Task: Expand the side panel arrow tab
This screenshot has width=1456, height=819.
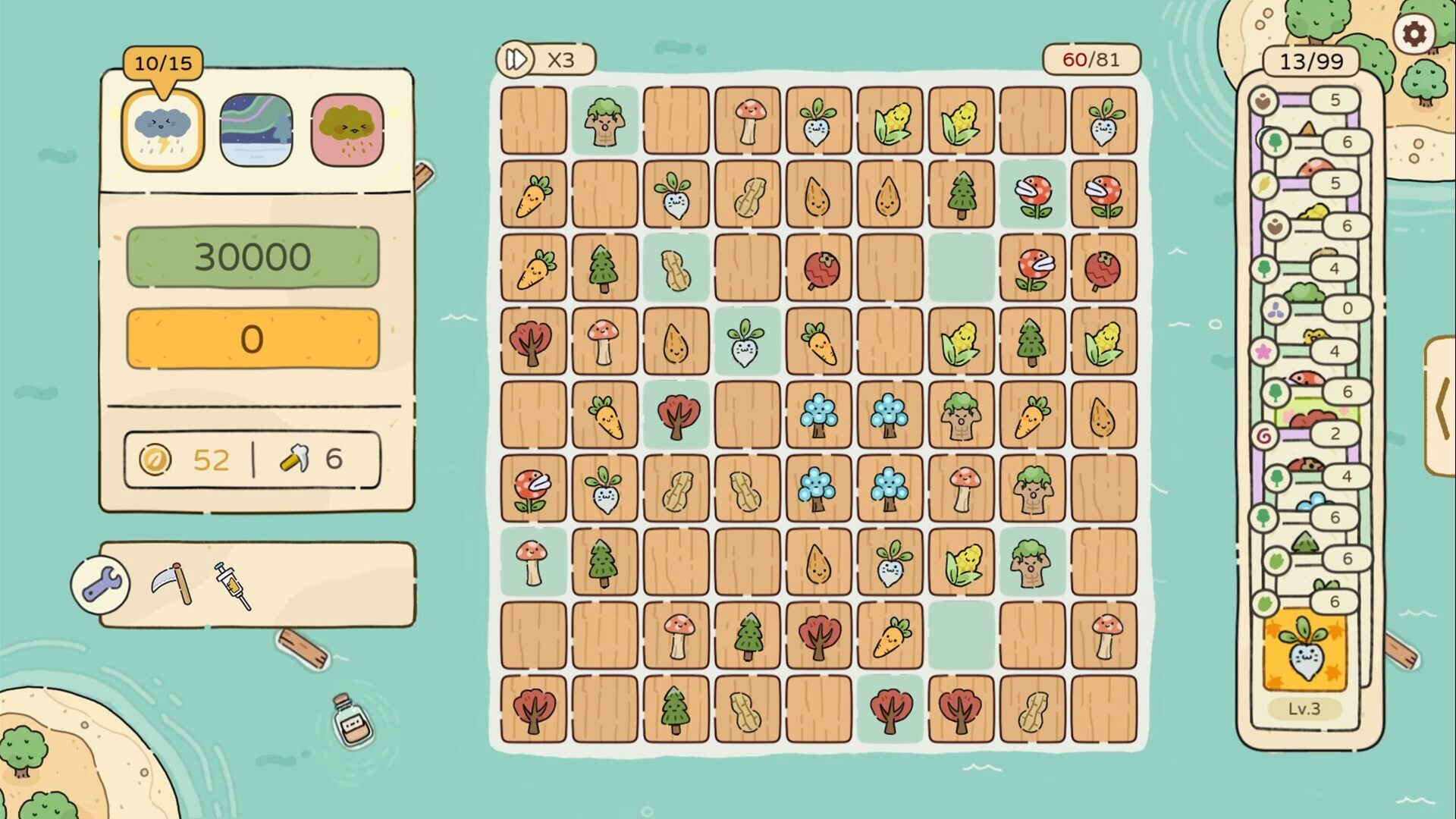Action: tap(1441, 407)
